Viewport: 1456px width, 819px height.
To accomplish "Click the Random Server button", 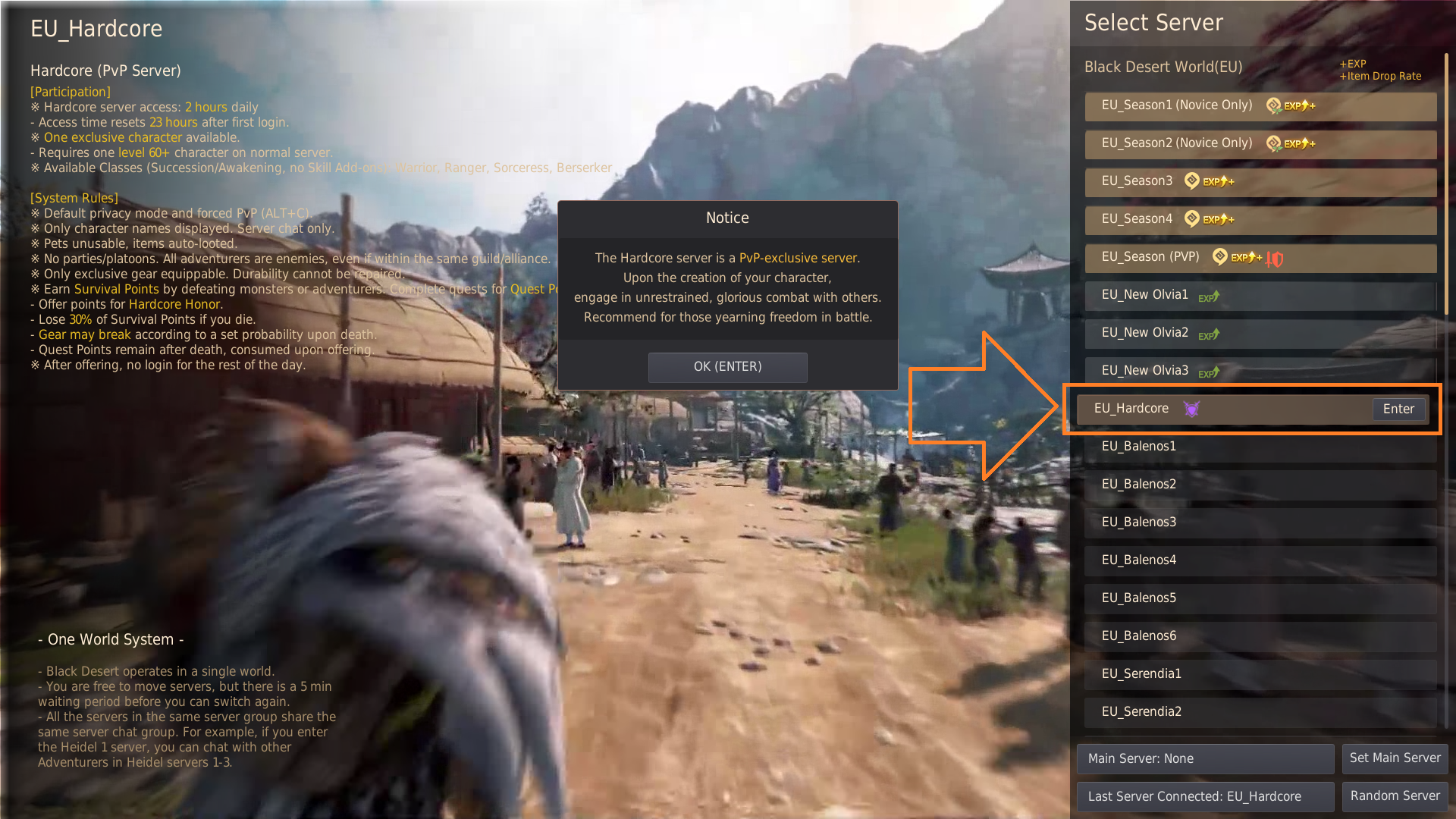I will 1395,796.
